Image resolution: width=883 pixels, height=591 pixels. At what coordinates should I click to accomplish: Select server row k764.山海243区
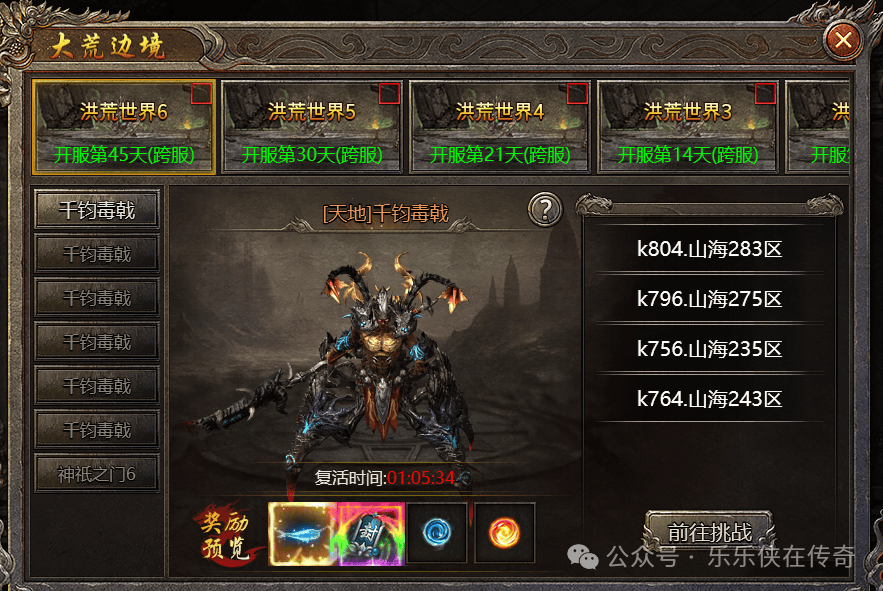point(709,399)
